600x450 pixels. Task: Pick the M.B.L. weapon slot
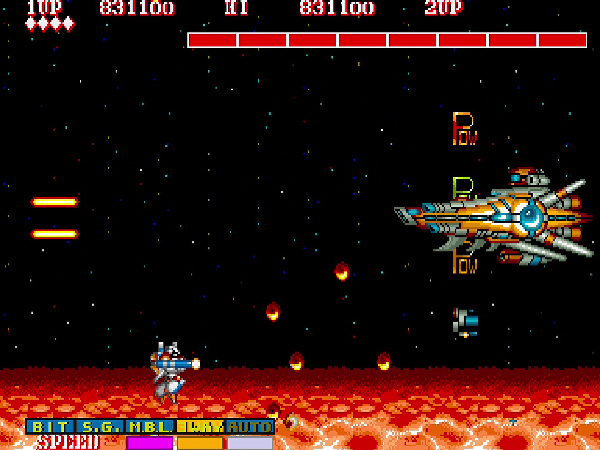[x=151, y=427]
